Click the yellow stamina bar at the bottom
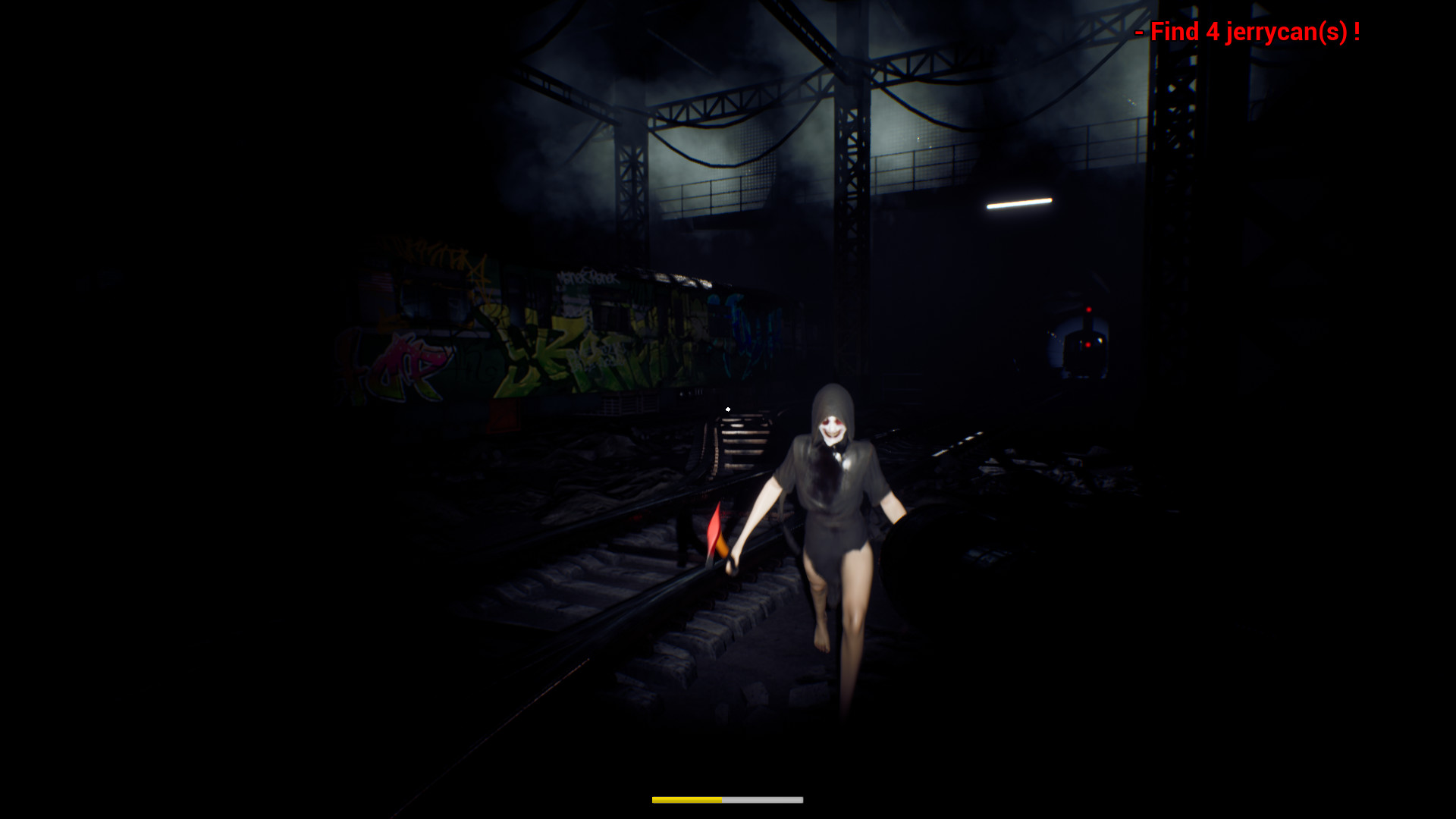 (x=686, y=799)
